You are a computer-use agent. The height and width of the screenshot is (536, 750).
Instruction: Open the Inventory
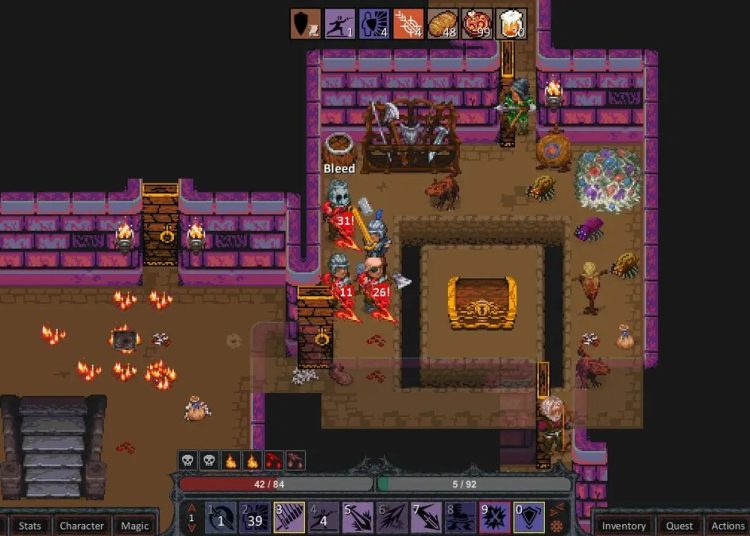(624, 525)
